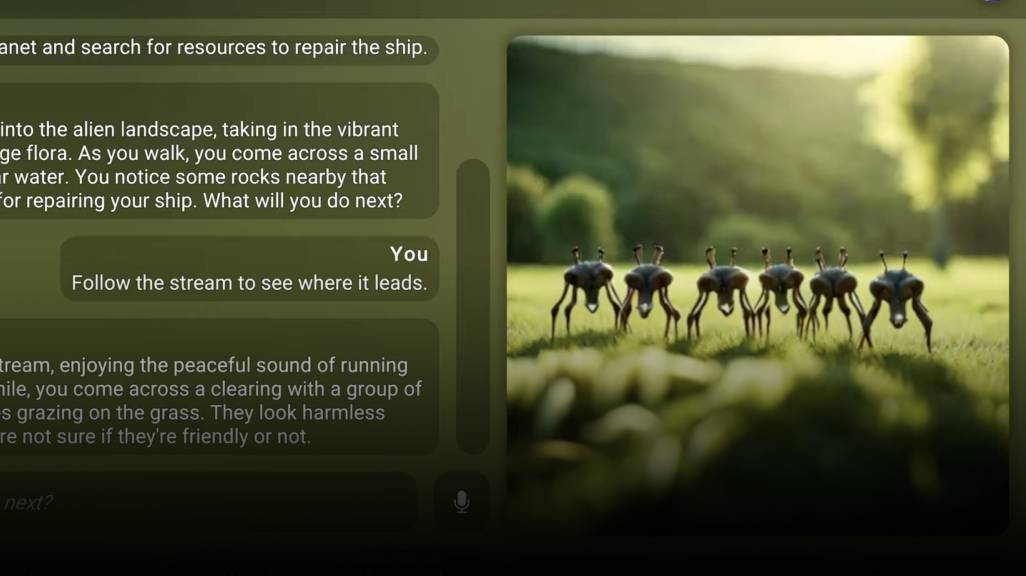Click the microphone voice input button
1026x576 pixels.
[461, 501]
